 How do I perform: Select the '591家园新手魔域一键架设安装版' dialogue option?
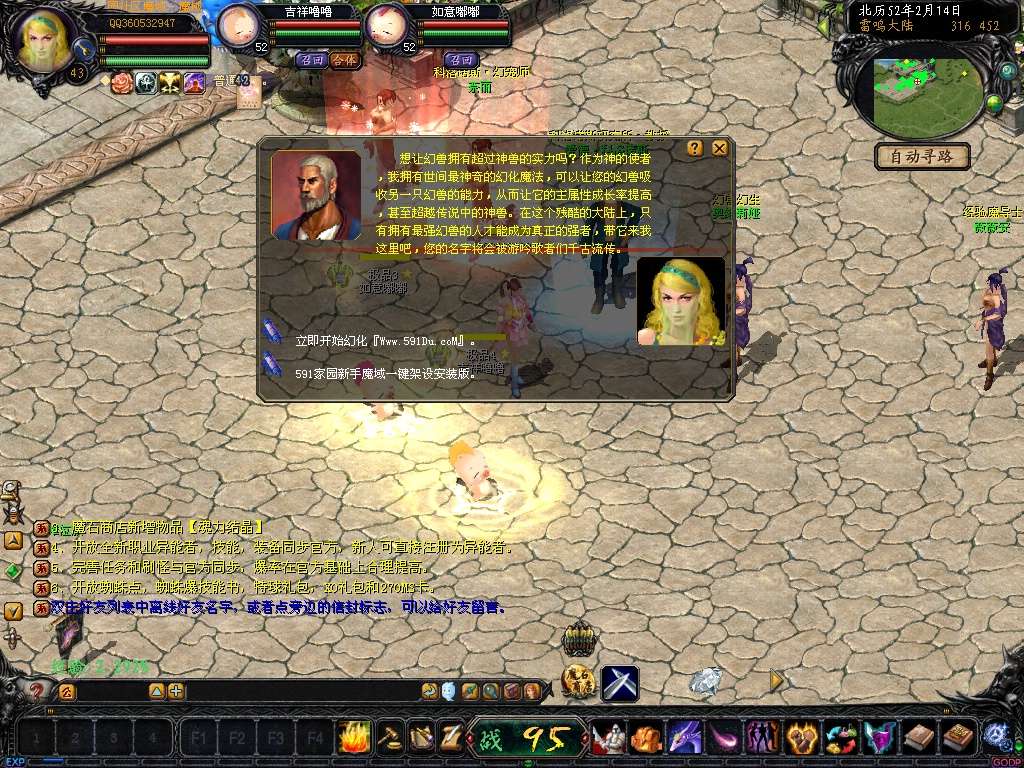[386, 373]
